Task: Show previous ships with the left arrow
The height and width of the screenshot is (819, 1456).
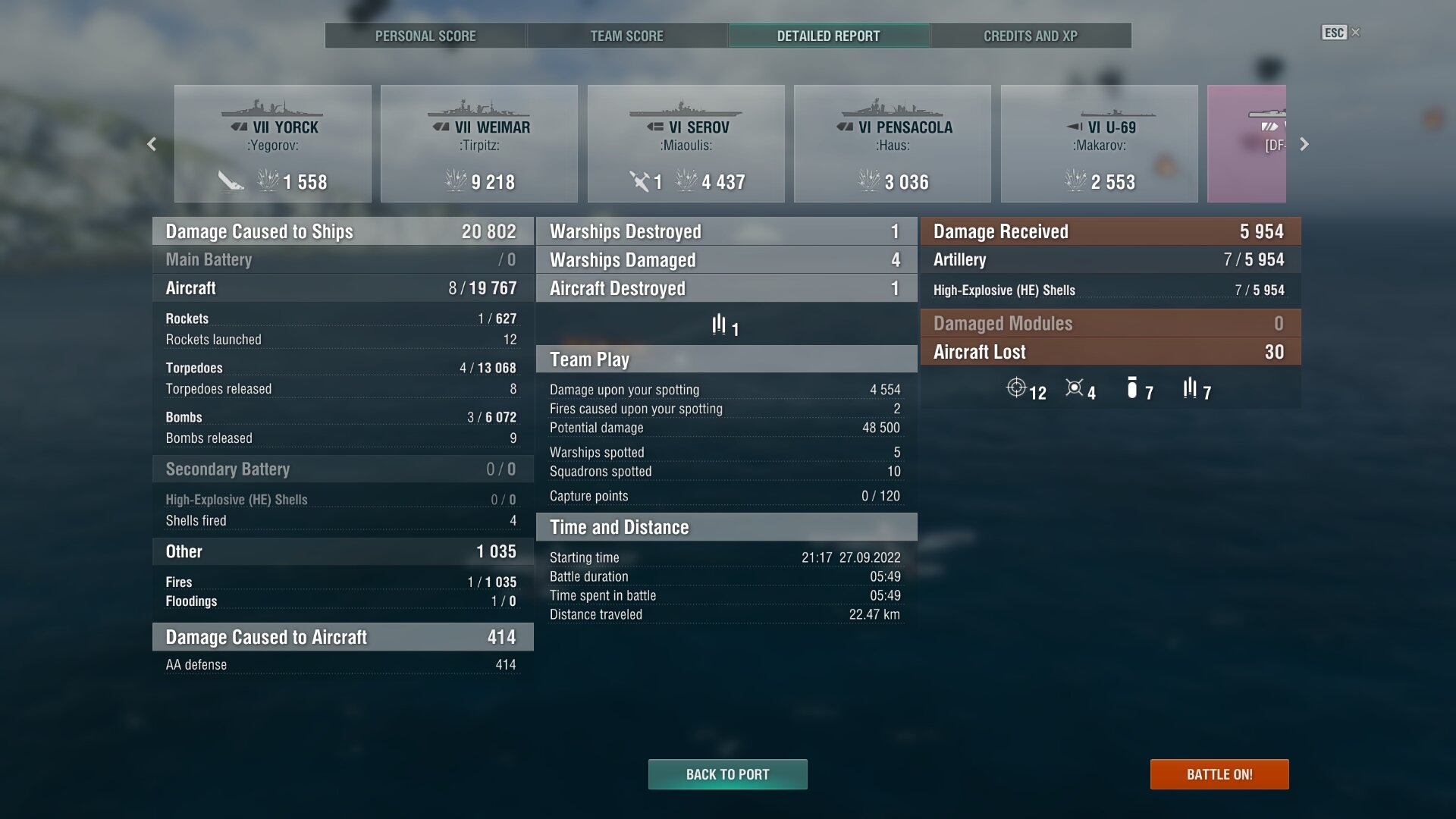Action: coord(152,144)
